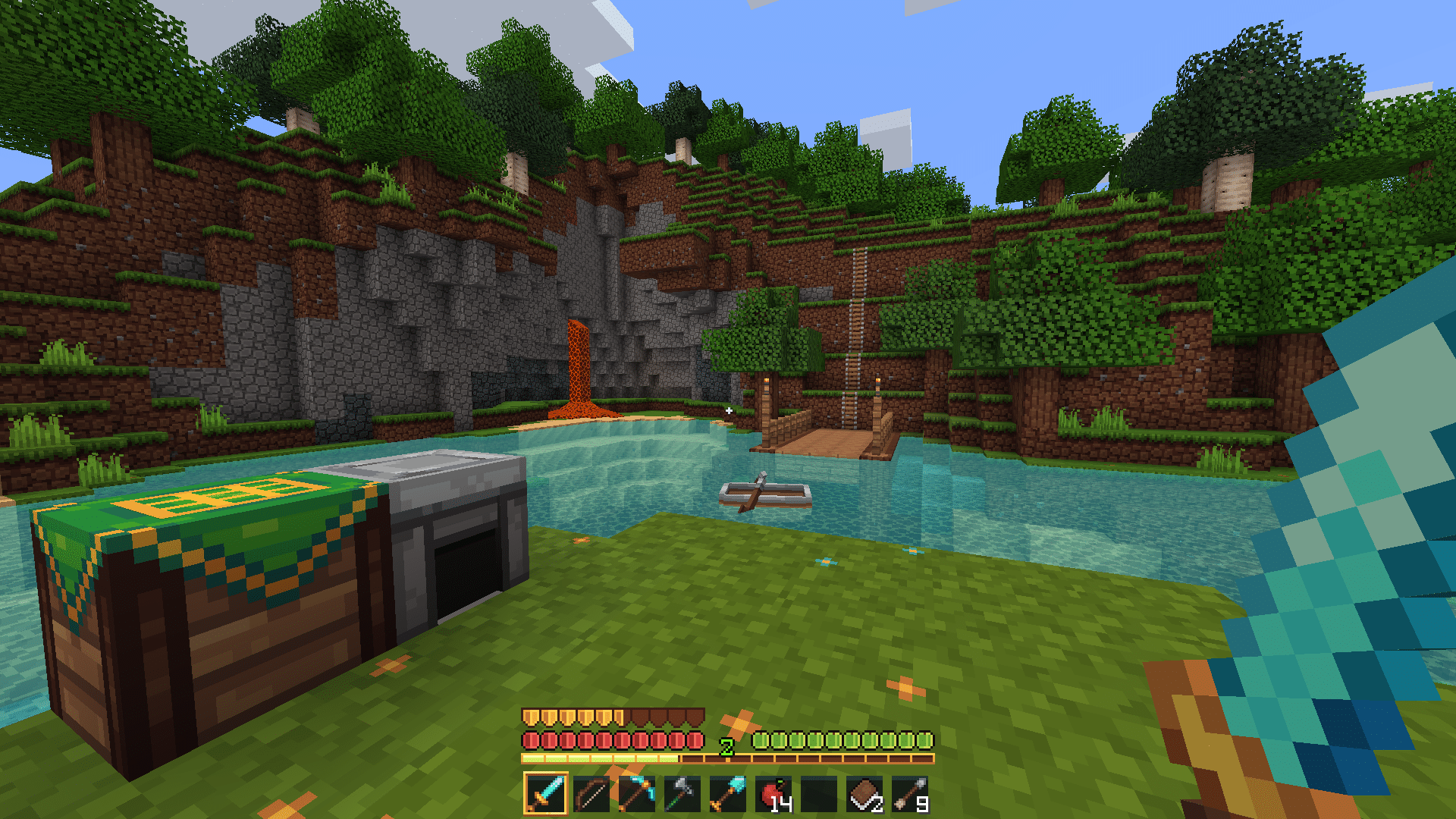This screenshot has height=819, width=1456.
Task: Switch to the diamond pickaxe slot
Action: [636, 794]
